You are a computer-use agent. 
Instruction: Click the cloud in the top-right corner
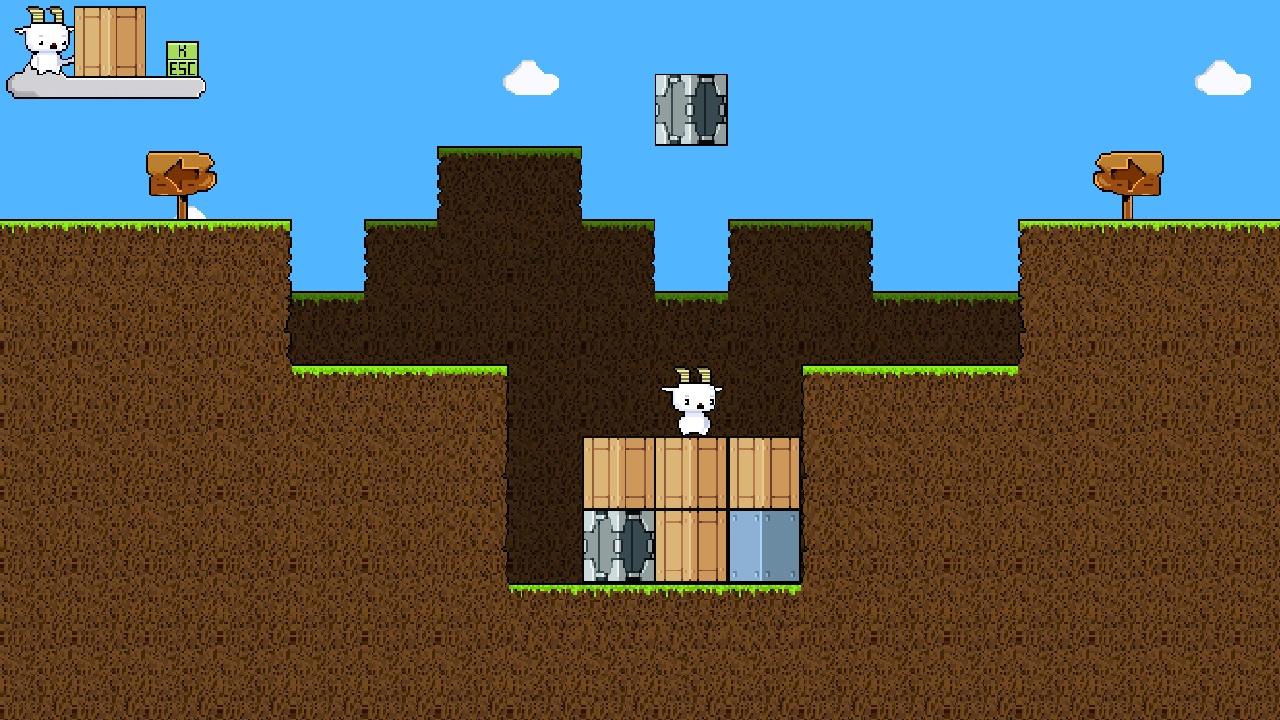pyautogui.click(x=1222, y=75)
